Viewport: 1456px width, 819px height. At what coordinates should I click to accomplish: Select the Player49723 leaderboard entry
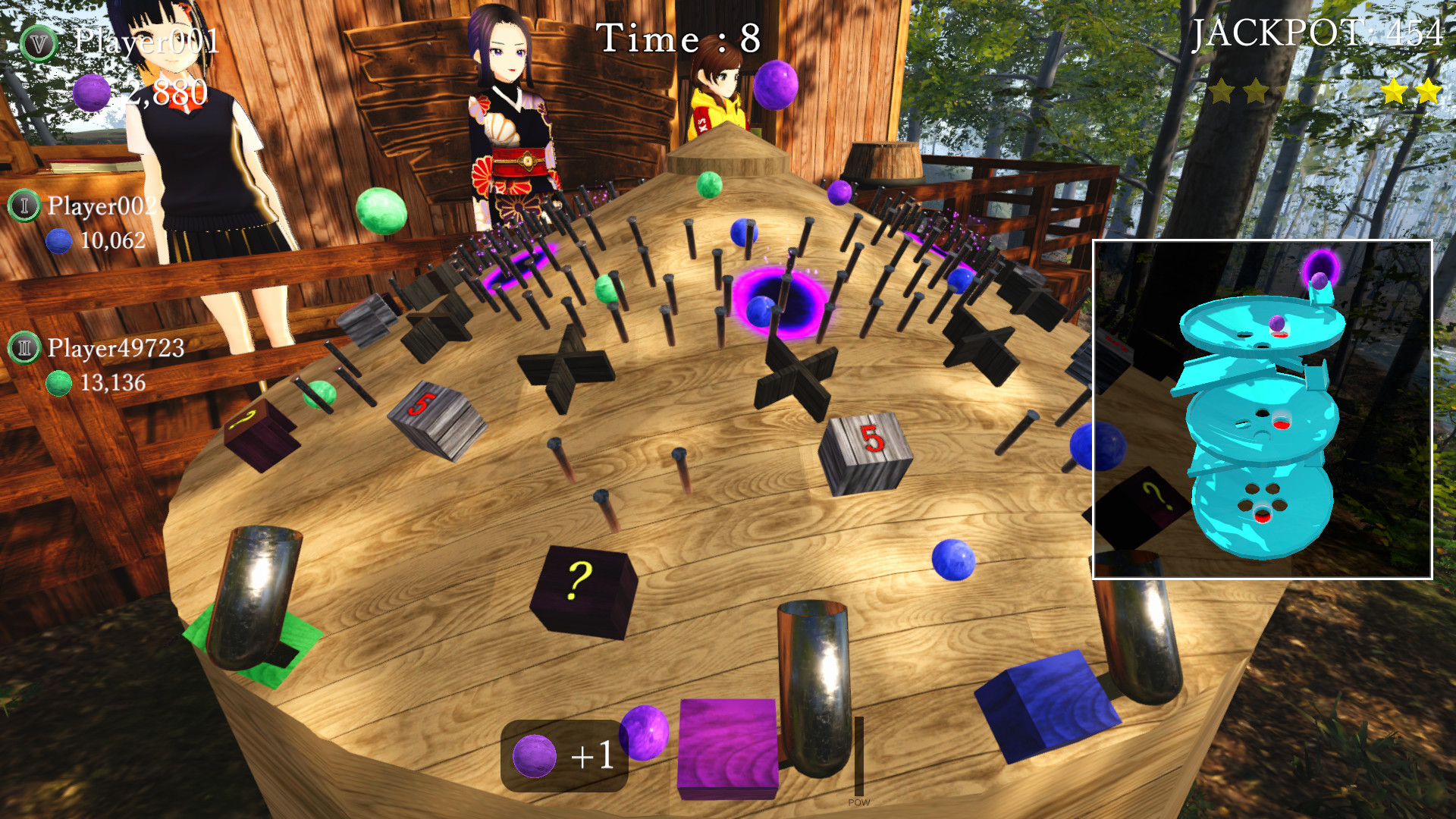(x=114, y=350)
